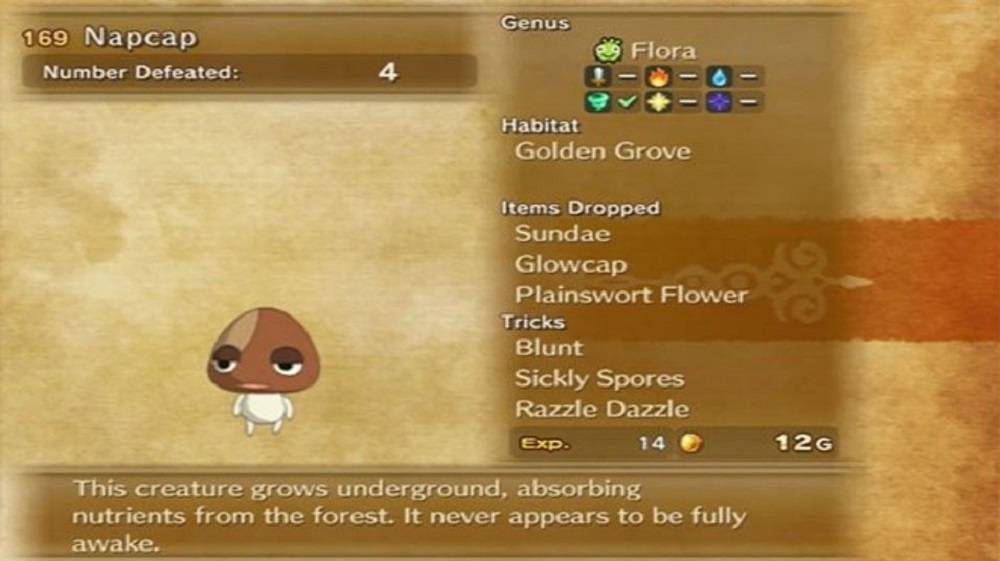Click the Golden Grove habitat entry
Image resolution: width=1000 pixels, height=561 pixels.
tap(602, 152)
